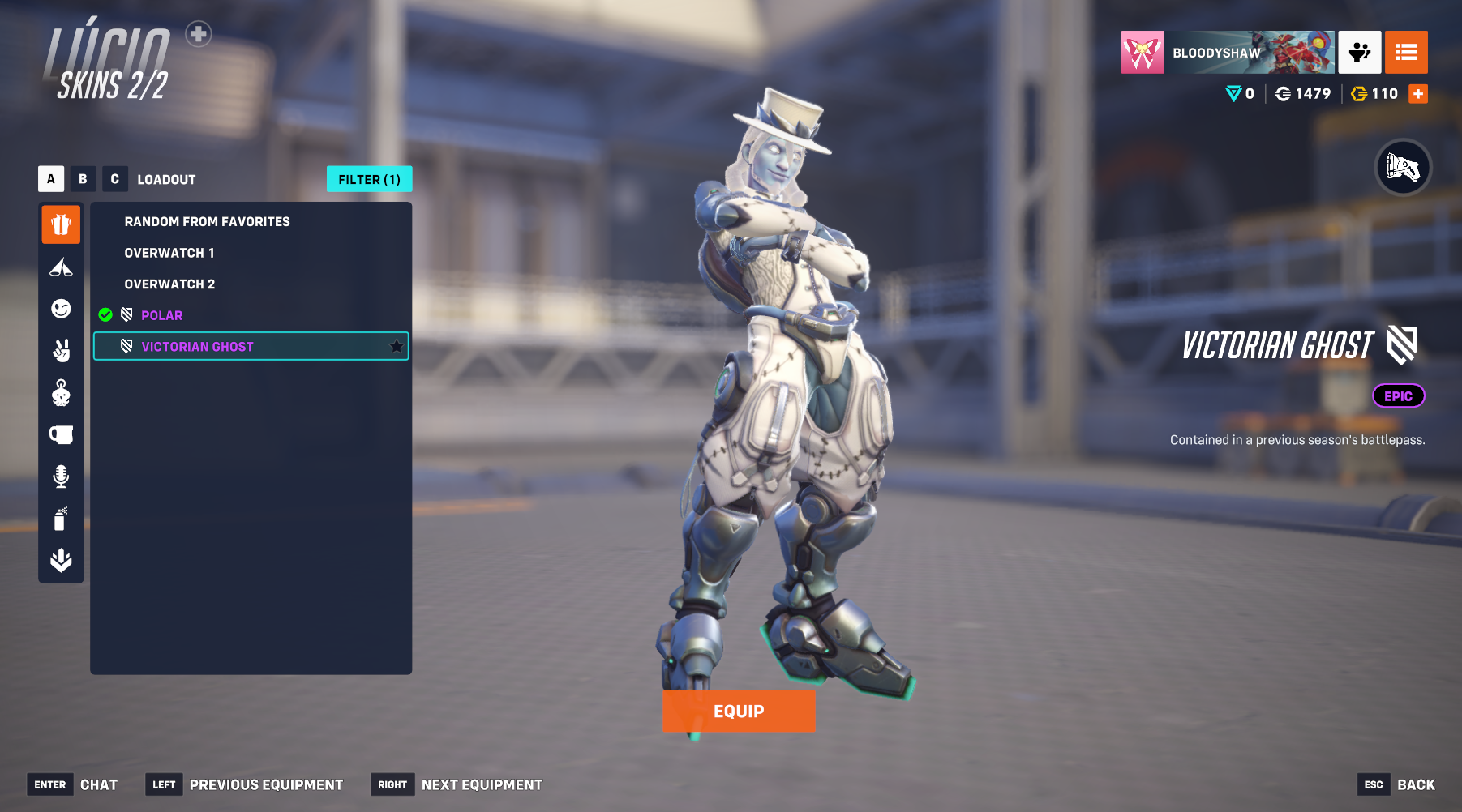
Task: Select loadout A
Action: (x=51, y=179)
